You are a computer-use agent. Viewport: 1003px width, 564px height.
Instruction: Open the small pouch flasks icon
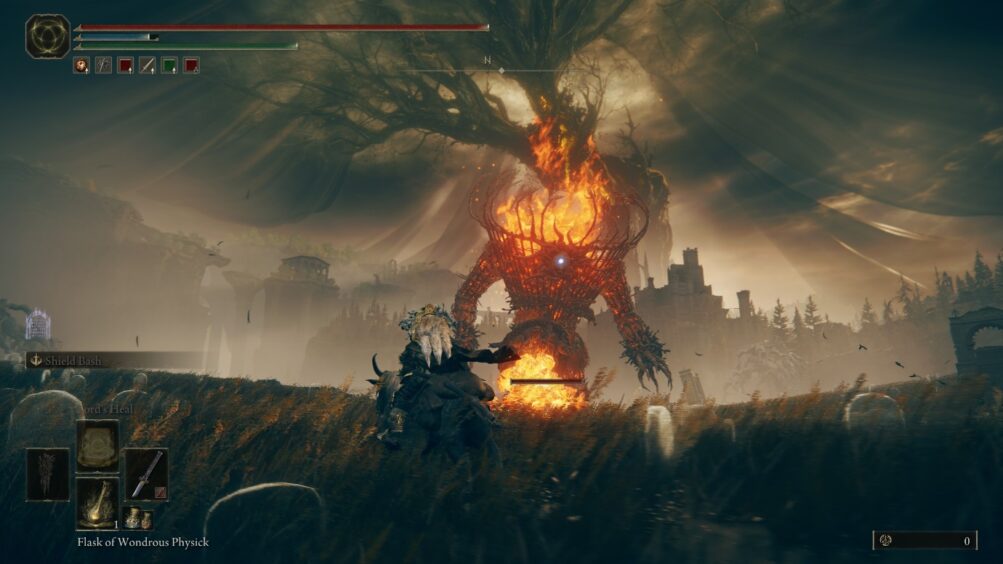[137, 518]
